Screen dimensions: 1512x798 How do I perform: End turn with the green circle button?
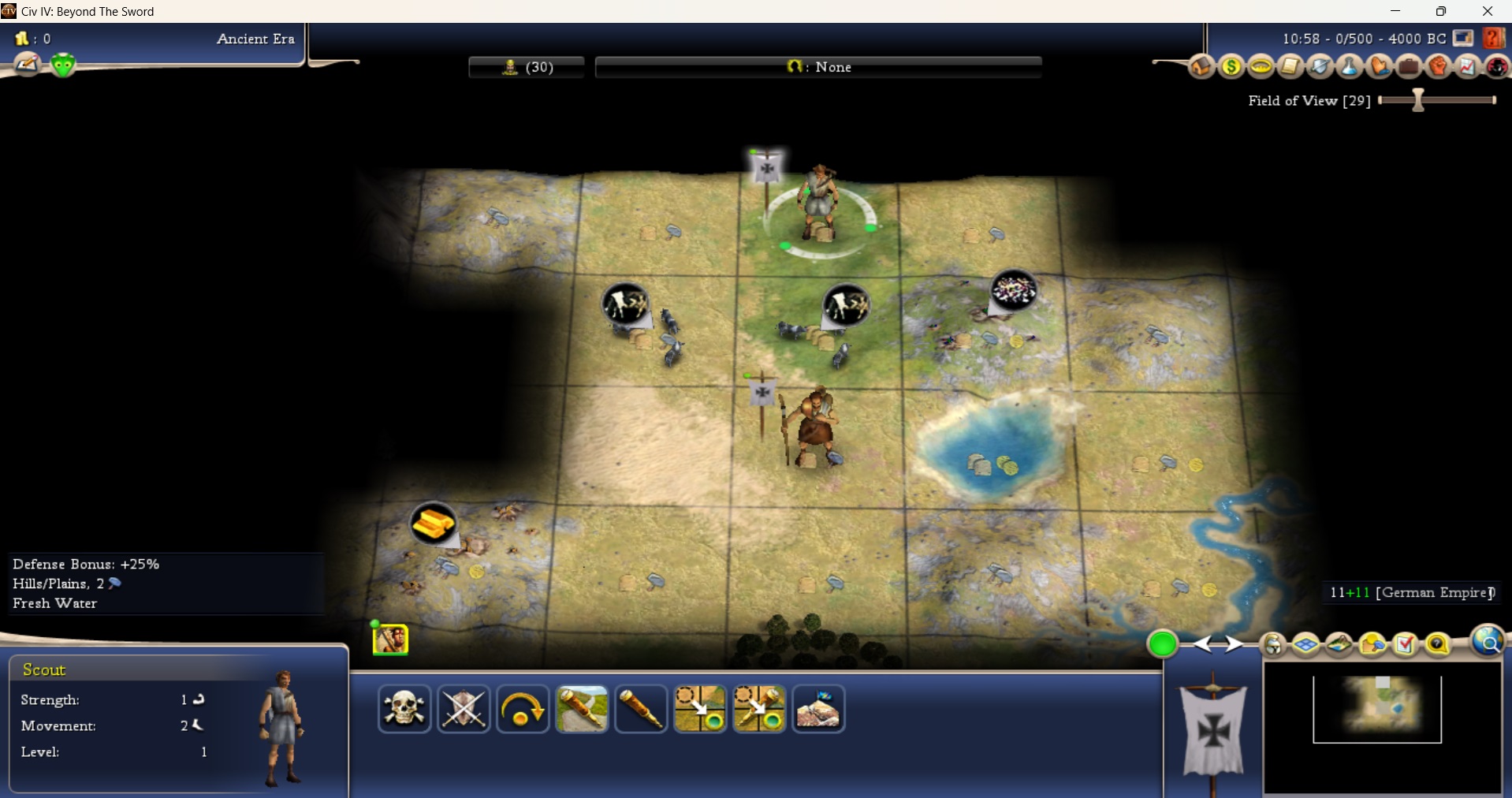click(x=1162, y=644)
